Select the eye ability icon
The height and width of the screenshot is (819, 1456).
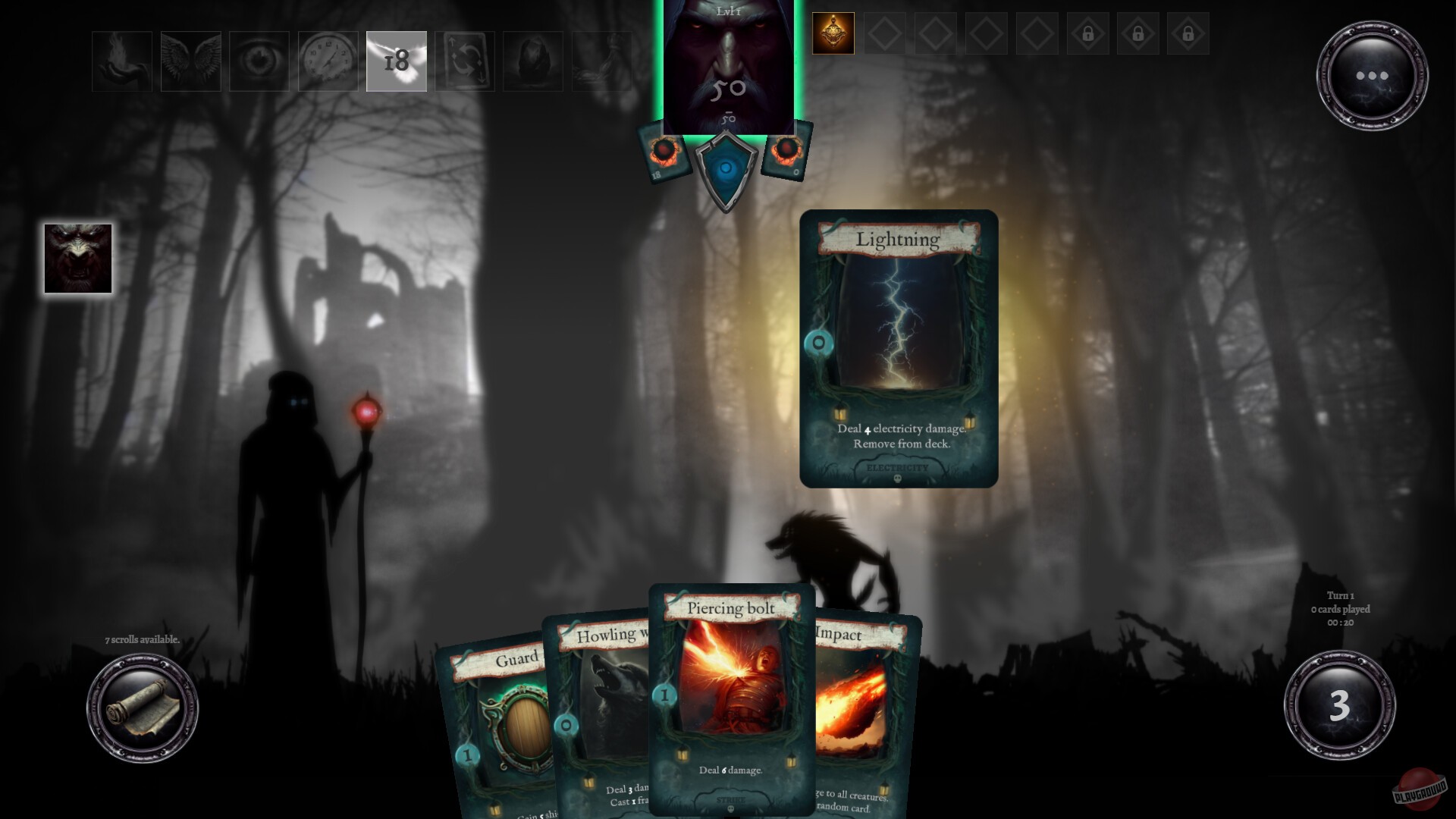pyautogui.click(x=258, y=61)
